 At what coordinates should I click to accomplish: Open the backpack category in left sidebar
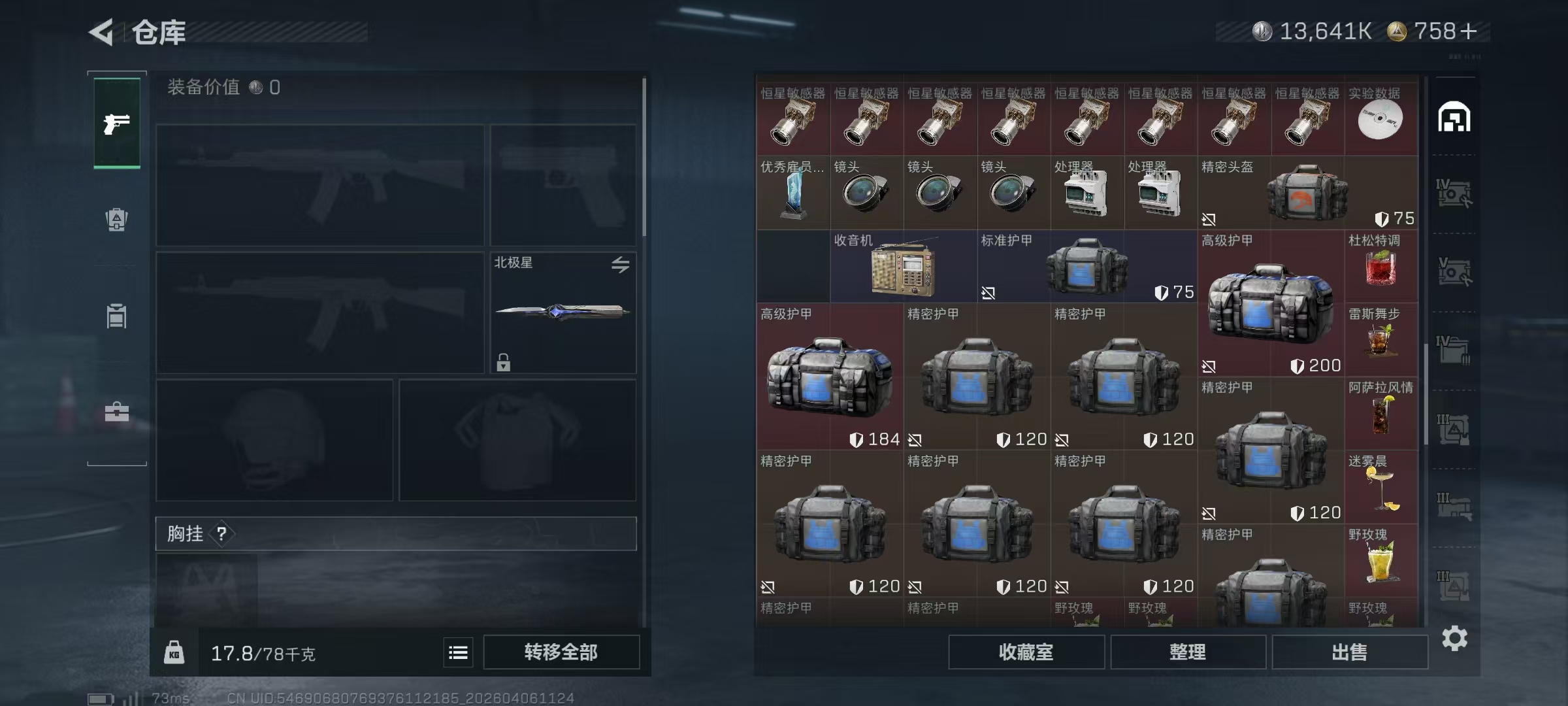(x=116, y=219)
